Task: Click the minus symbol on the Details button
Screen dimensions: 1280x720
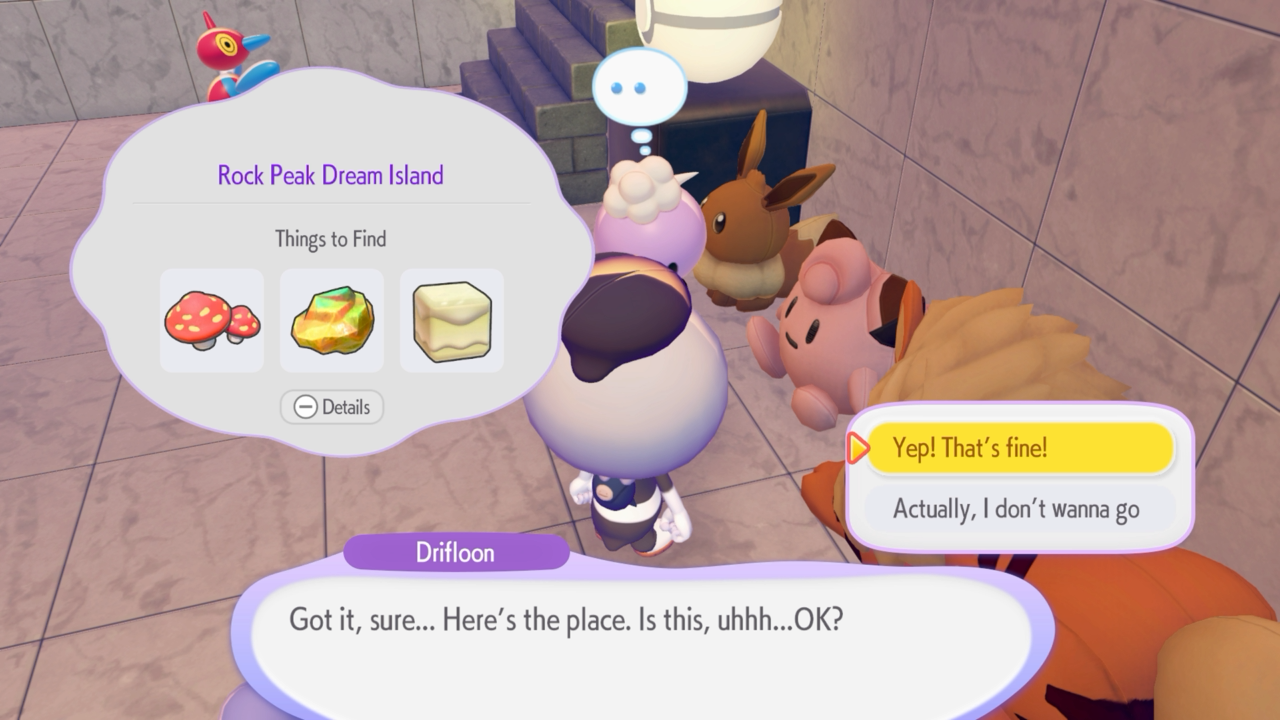Action: [x=305, y=407]
